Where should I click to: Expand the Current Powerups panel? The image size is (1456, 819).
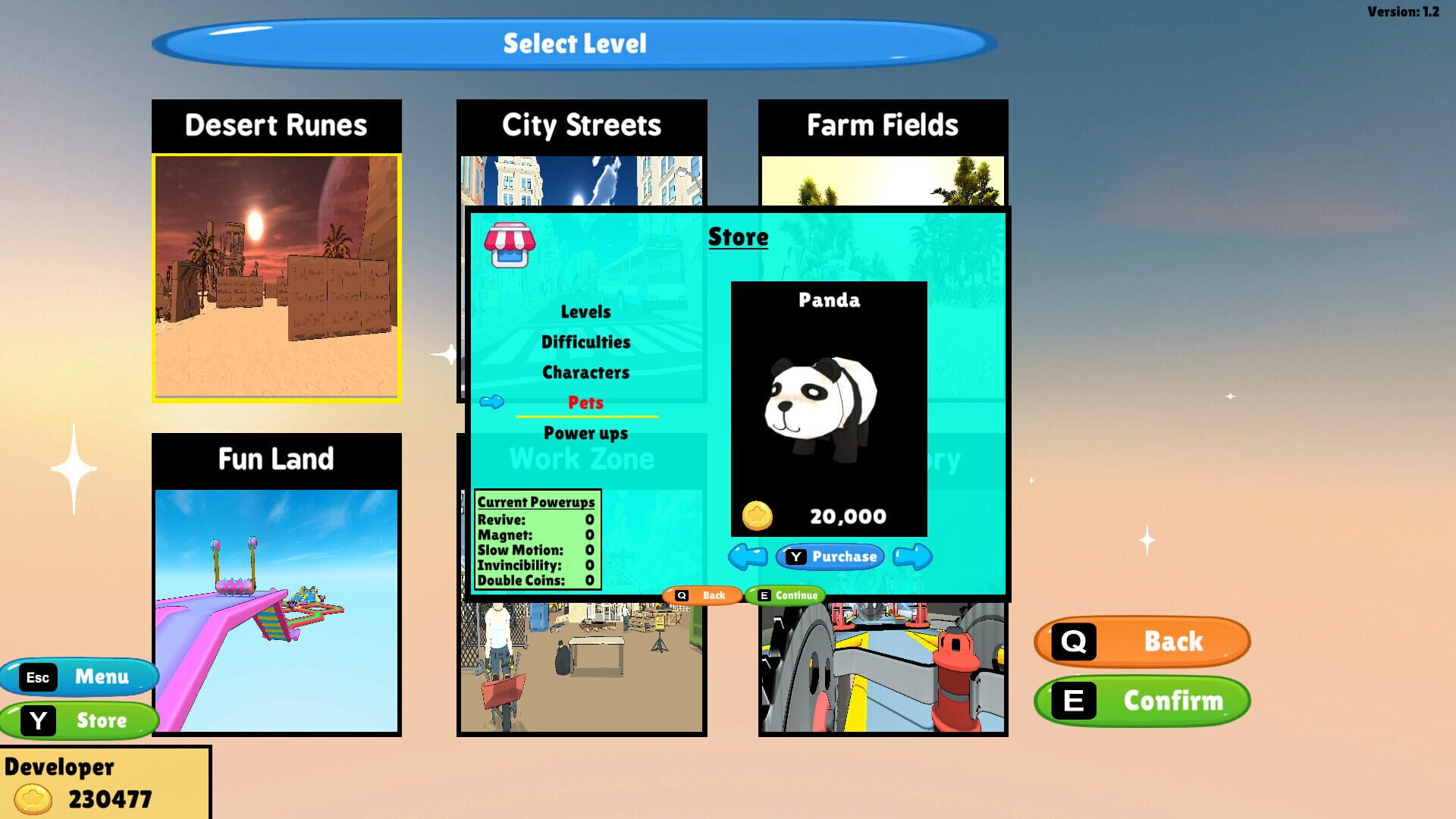coord(536,502)
